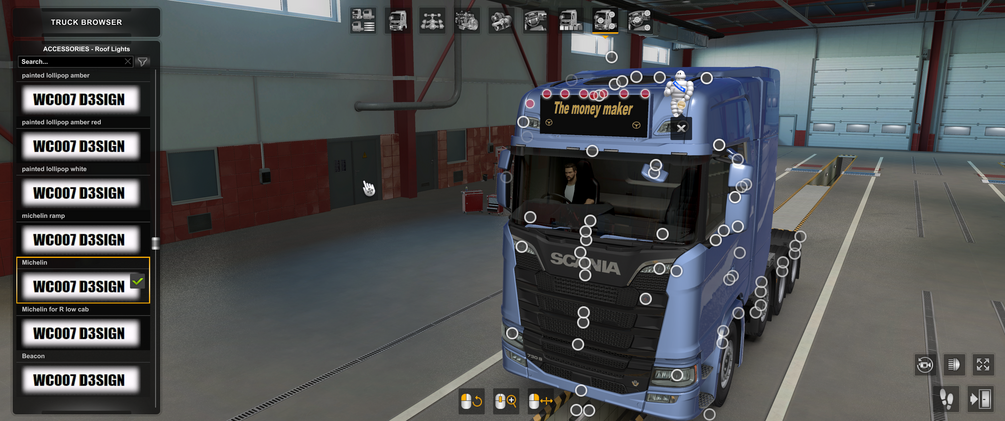The width and height of the screenshot is (1005, 421).
Task: Exit the garage with the door icon
Action: [x=980, y=400]
